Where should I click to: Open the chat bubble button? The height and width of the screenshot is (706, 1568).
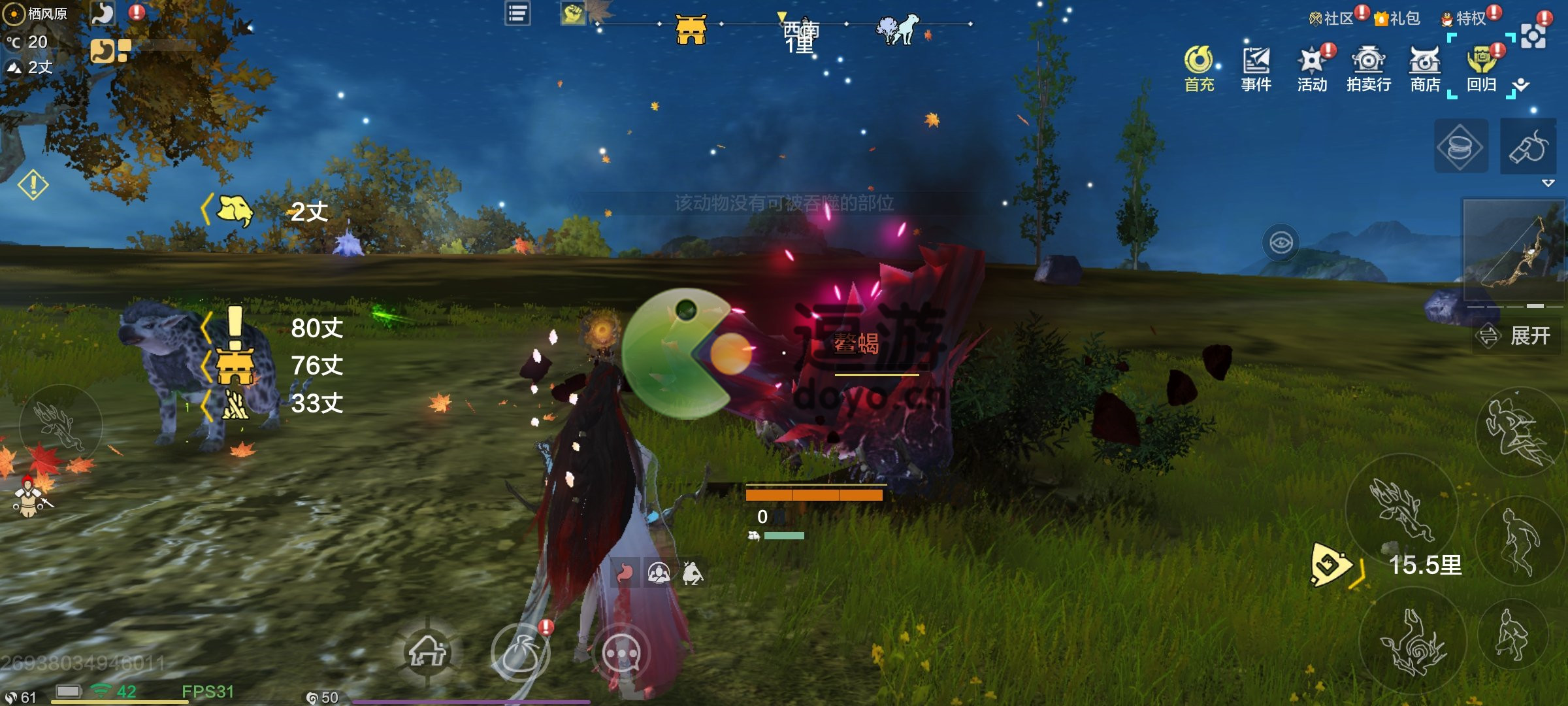tap(621, 652)
